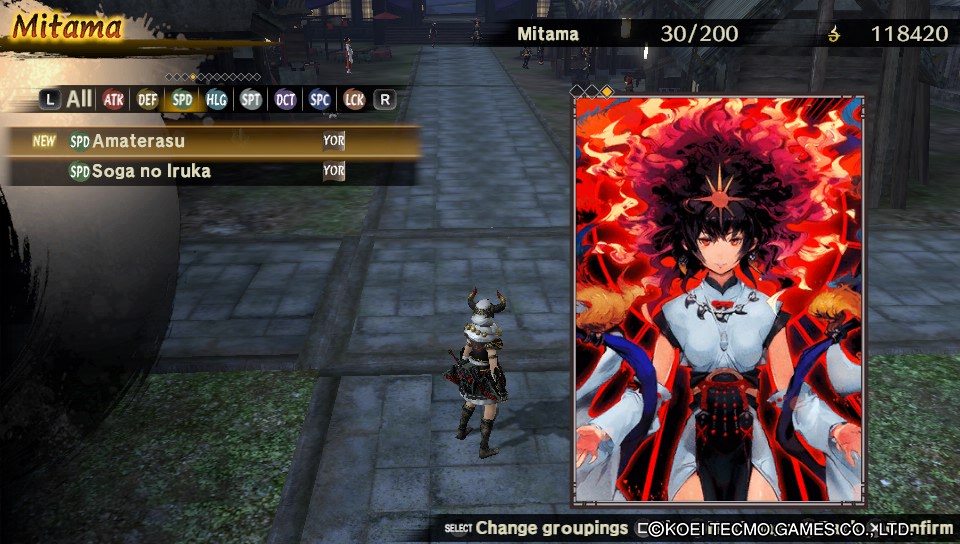
Task: Switch to the HLG filter tab
Action: 216,99
